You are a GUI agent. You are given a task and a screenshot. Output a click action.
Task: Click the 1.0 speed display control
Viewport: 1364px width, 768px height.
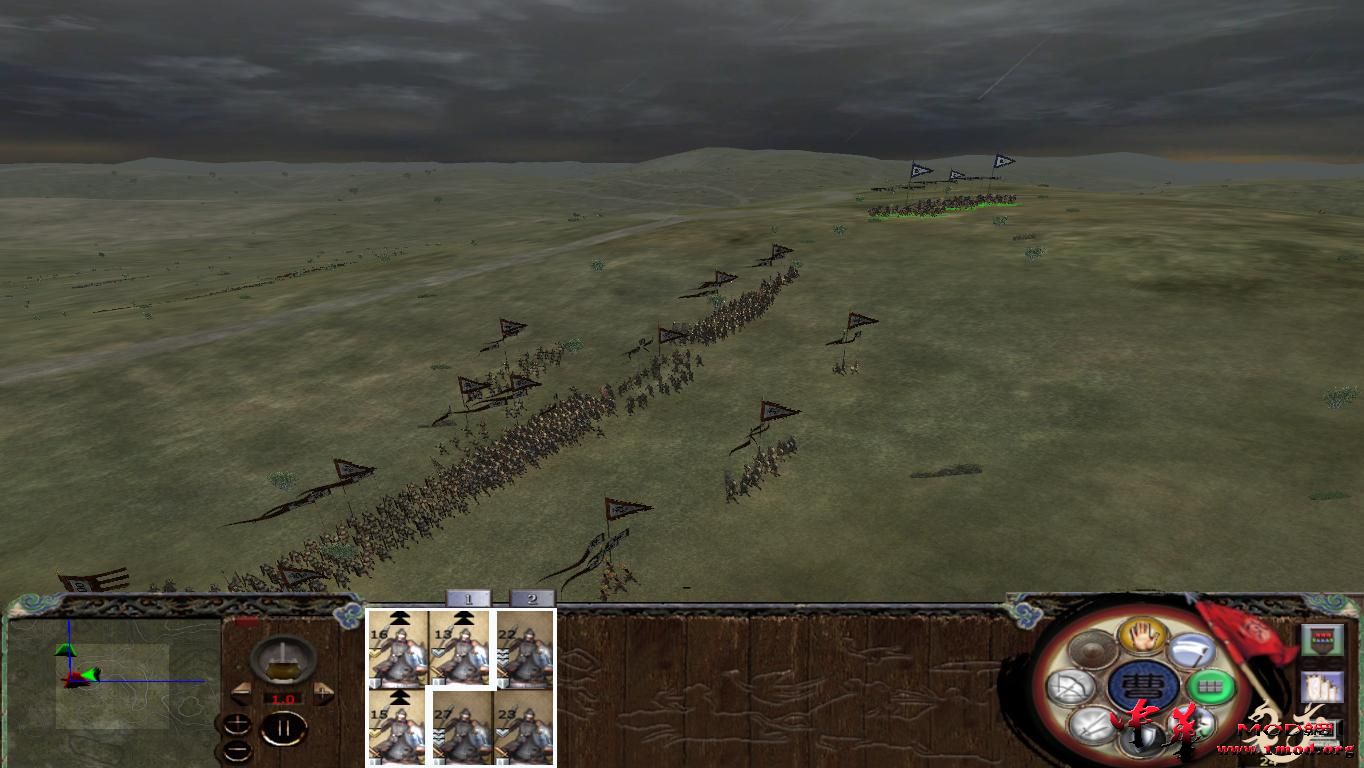[286, 697]
